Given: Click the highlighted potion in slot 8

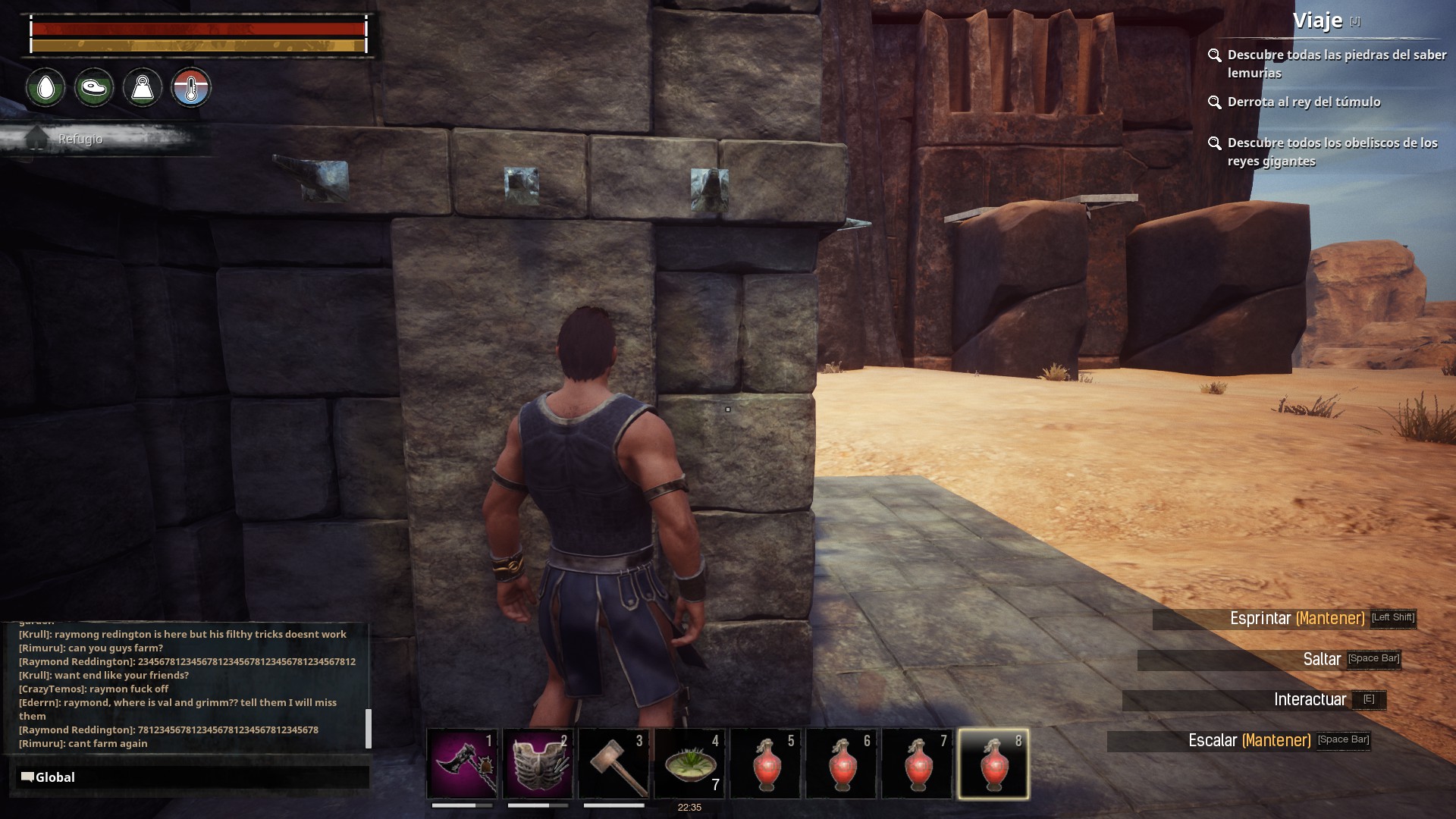Looking at the screenshot, I should [993, 764].
